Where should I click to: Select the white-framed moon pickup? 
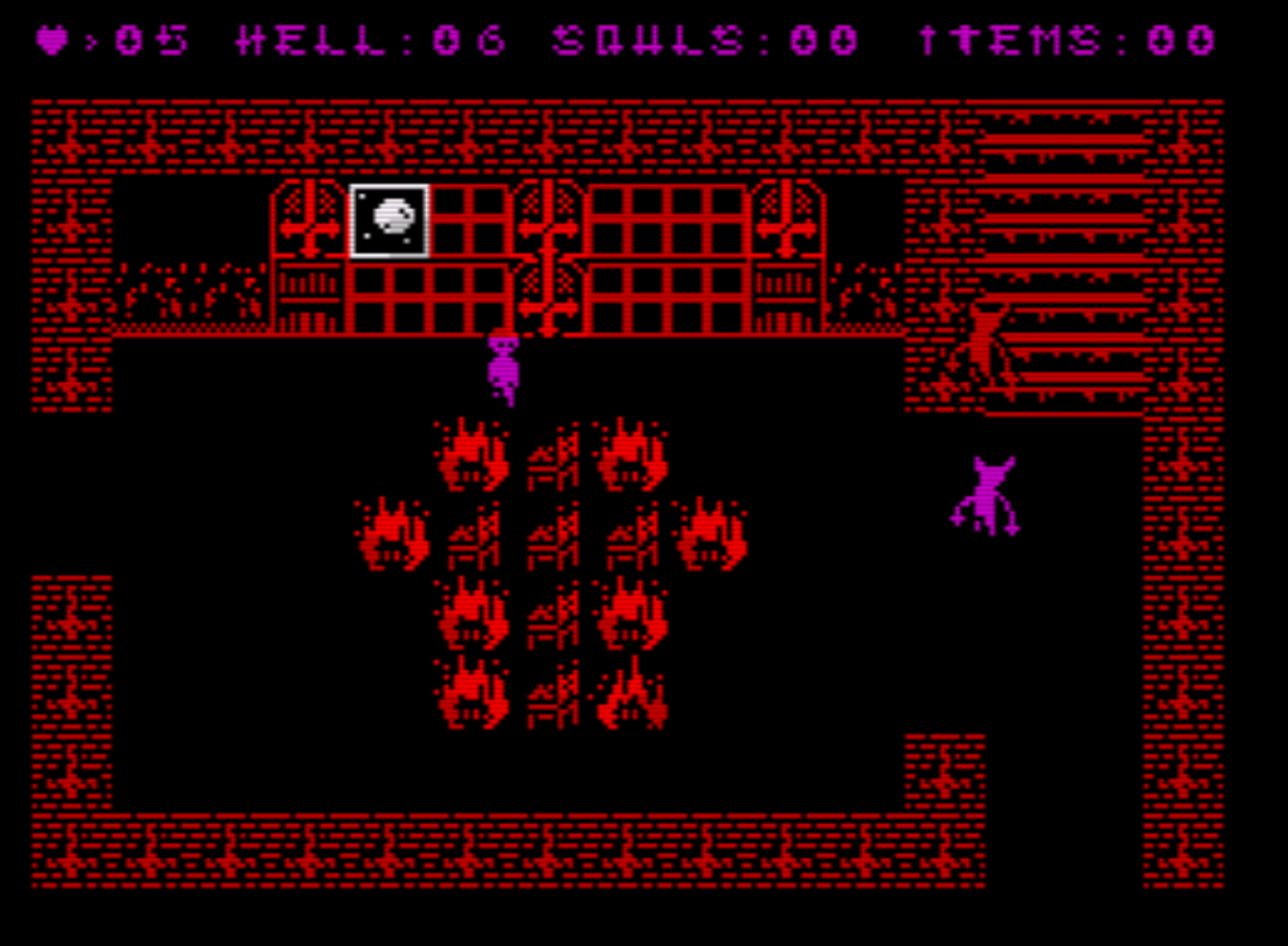[x=389, y=221]
